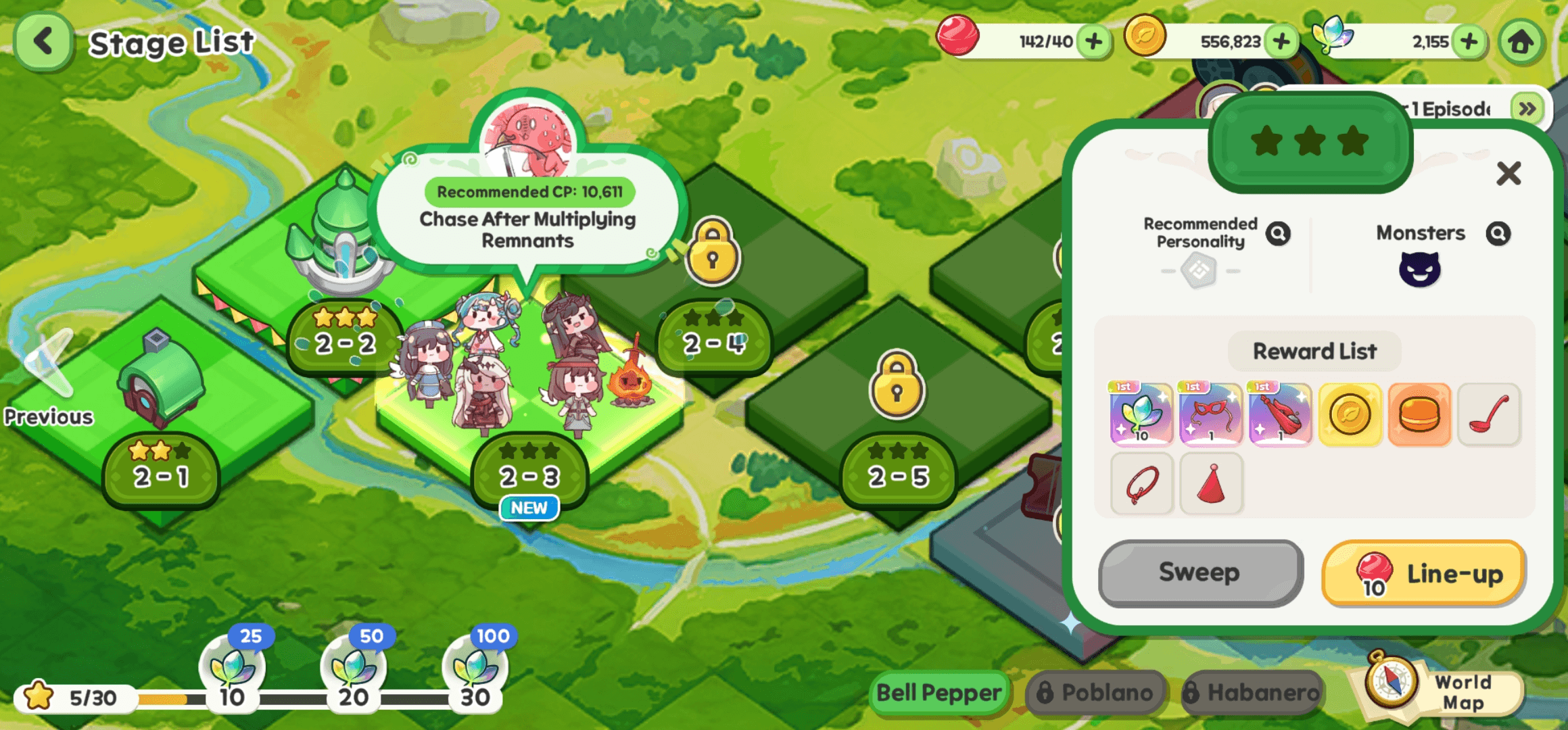Switch to locked Poblano difficulty
This screenshot has width=1568, height=730.
click(1096, 693)
